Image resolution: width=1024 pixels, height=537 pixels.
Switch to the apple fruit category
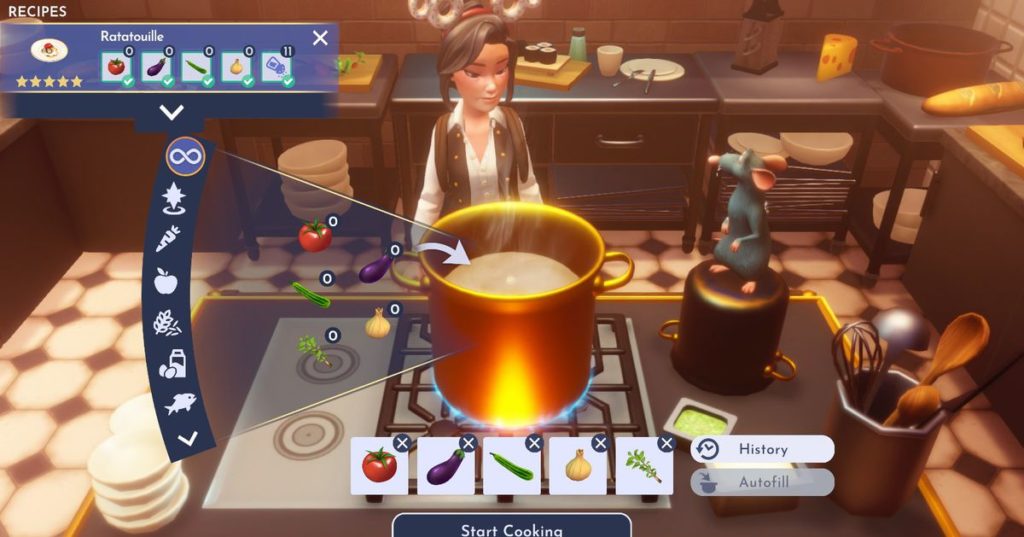coord(165,281)
